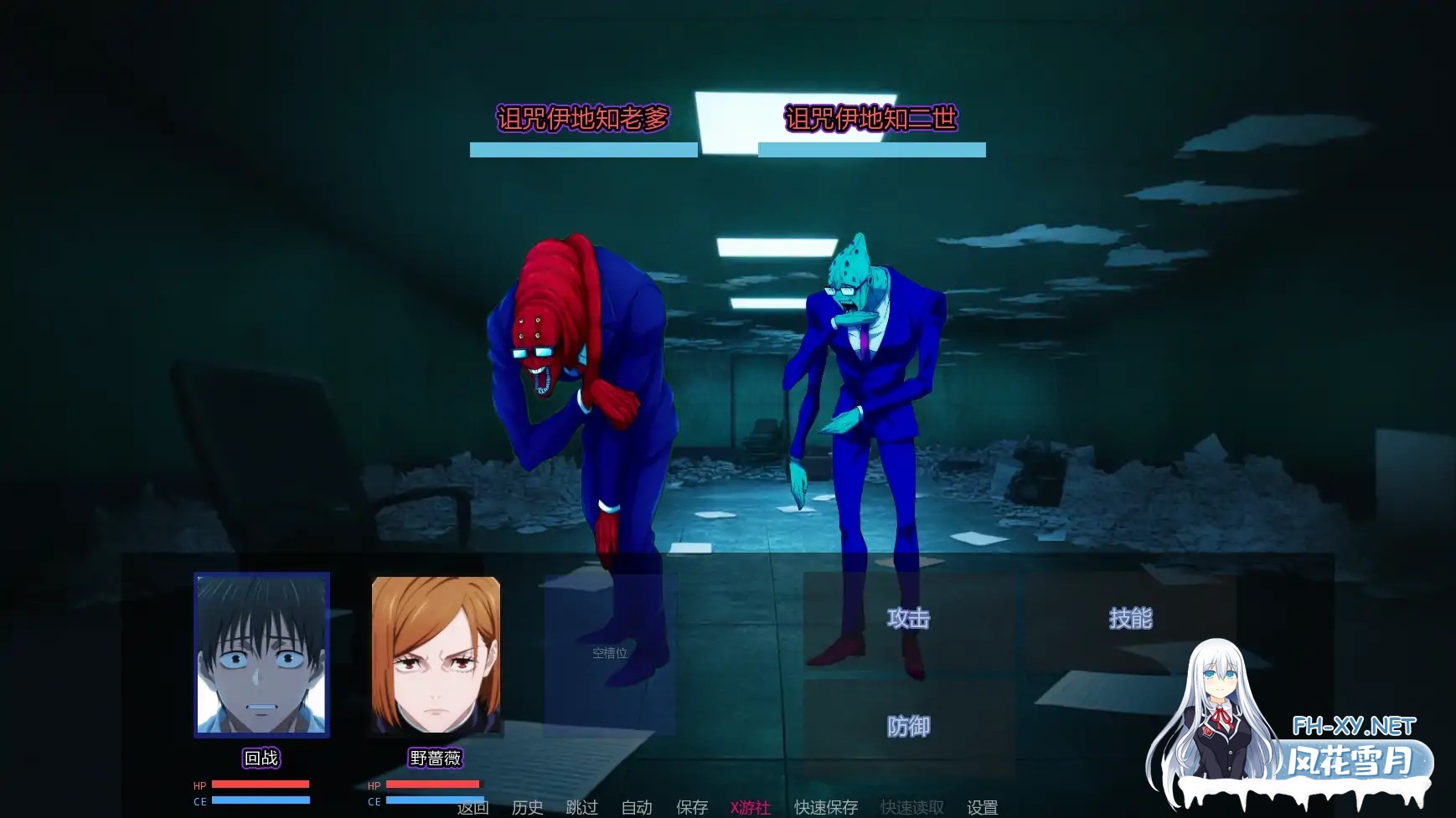Click the enemy name 诅咒伊地知二世
The image size is (1456, 818).
[x=872, y=119]
